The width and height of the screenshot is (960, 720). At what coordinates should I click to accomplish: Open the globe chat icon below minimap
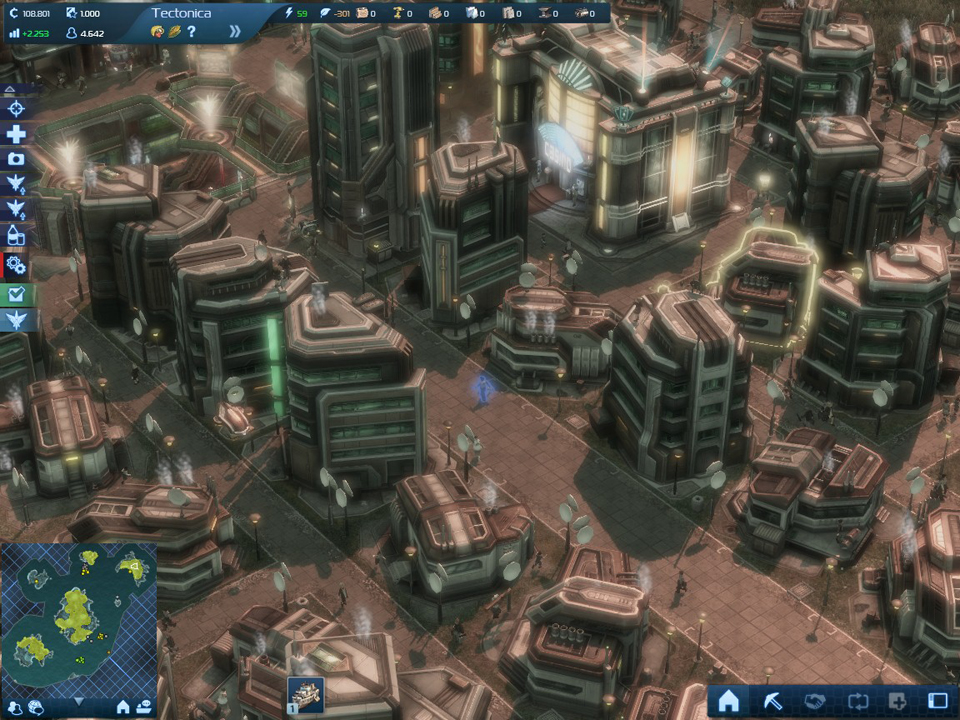coord(35,708)
